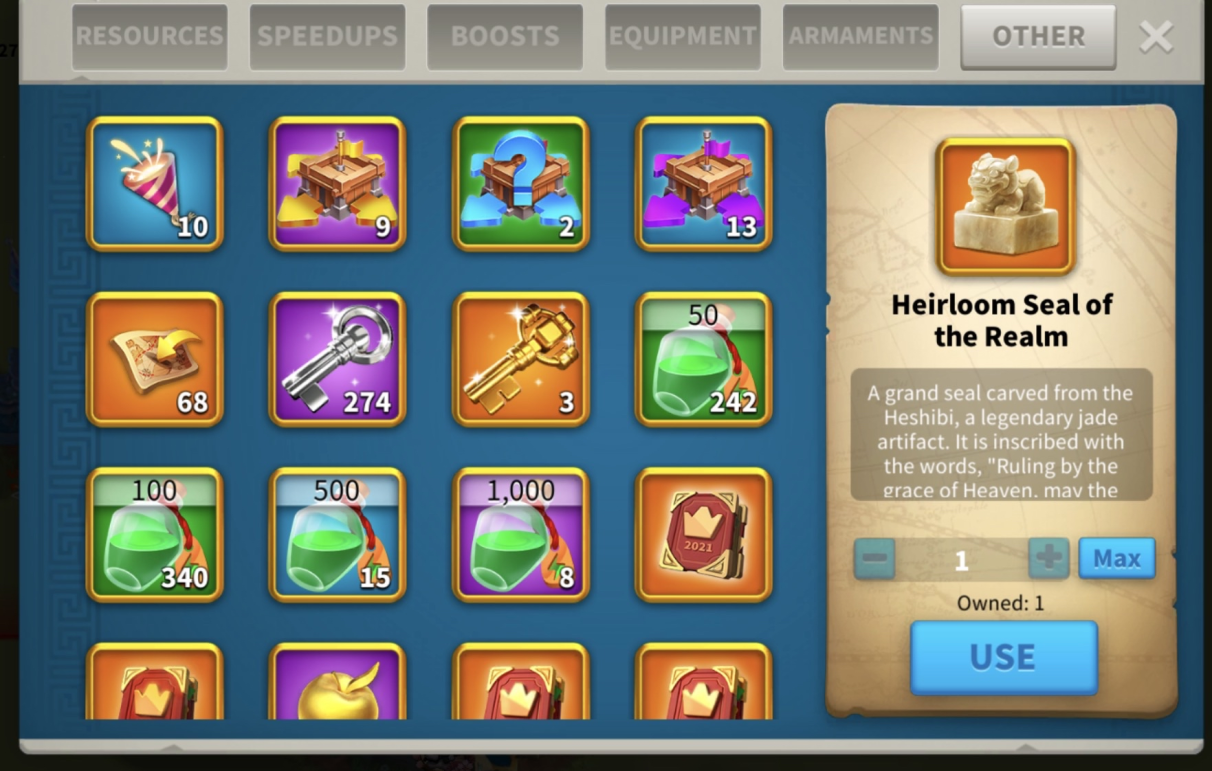1212x771 pixels.
Task: Show the Boosts tab
Action: [x=505, y=37]
